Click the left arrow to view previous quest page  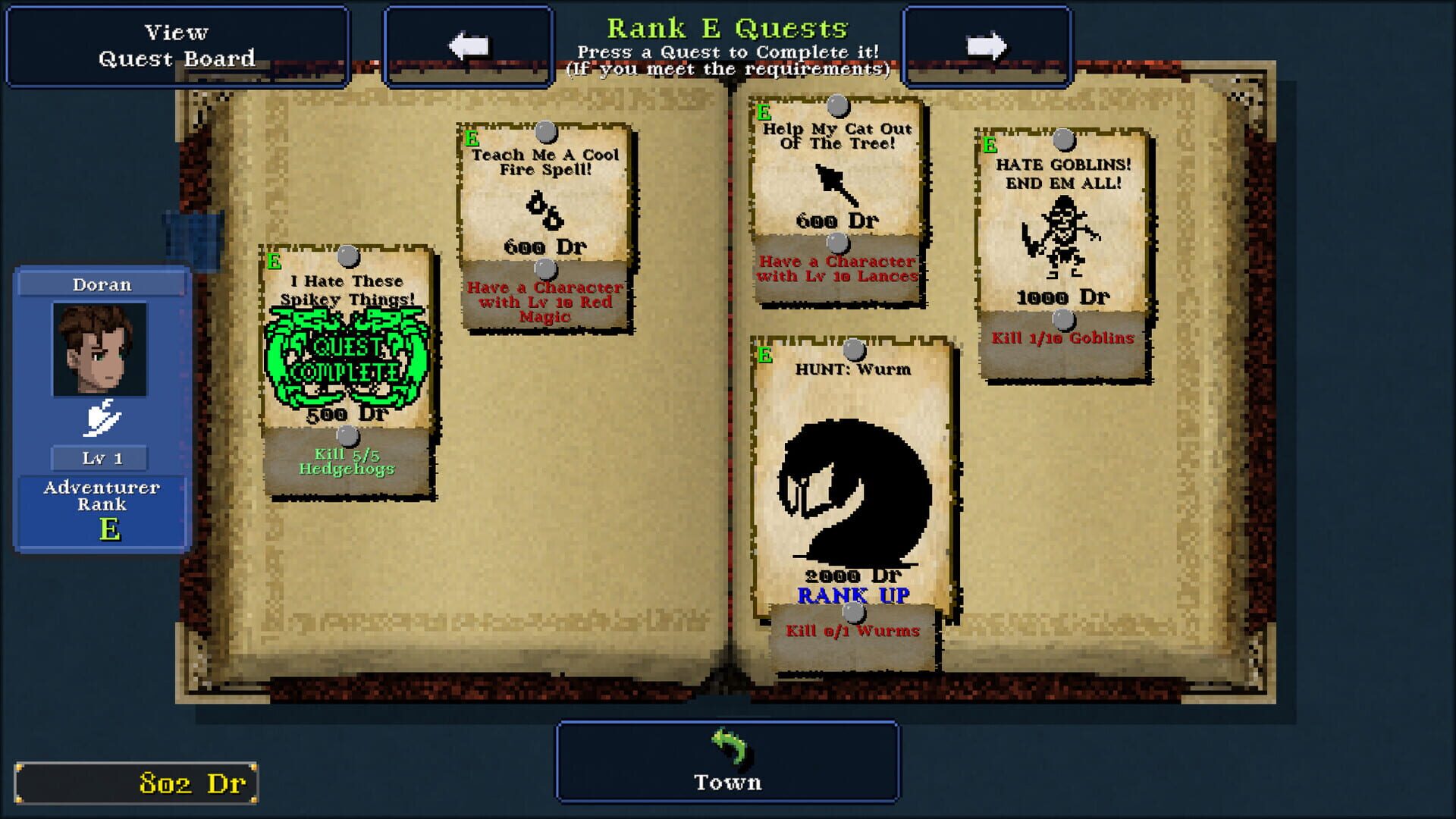point(468,45)
